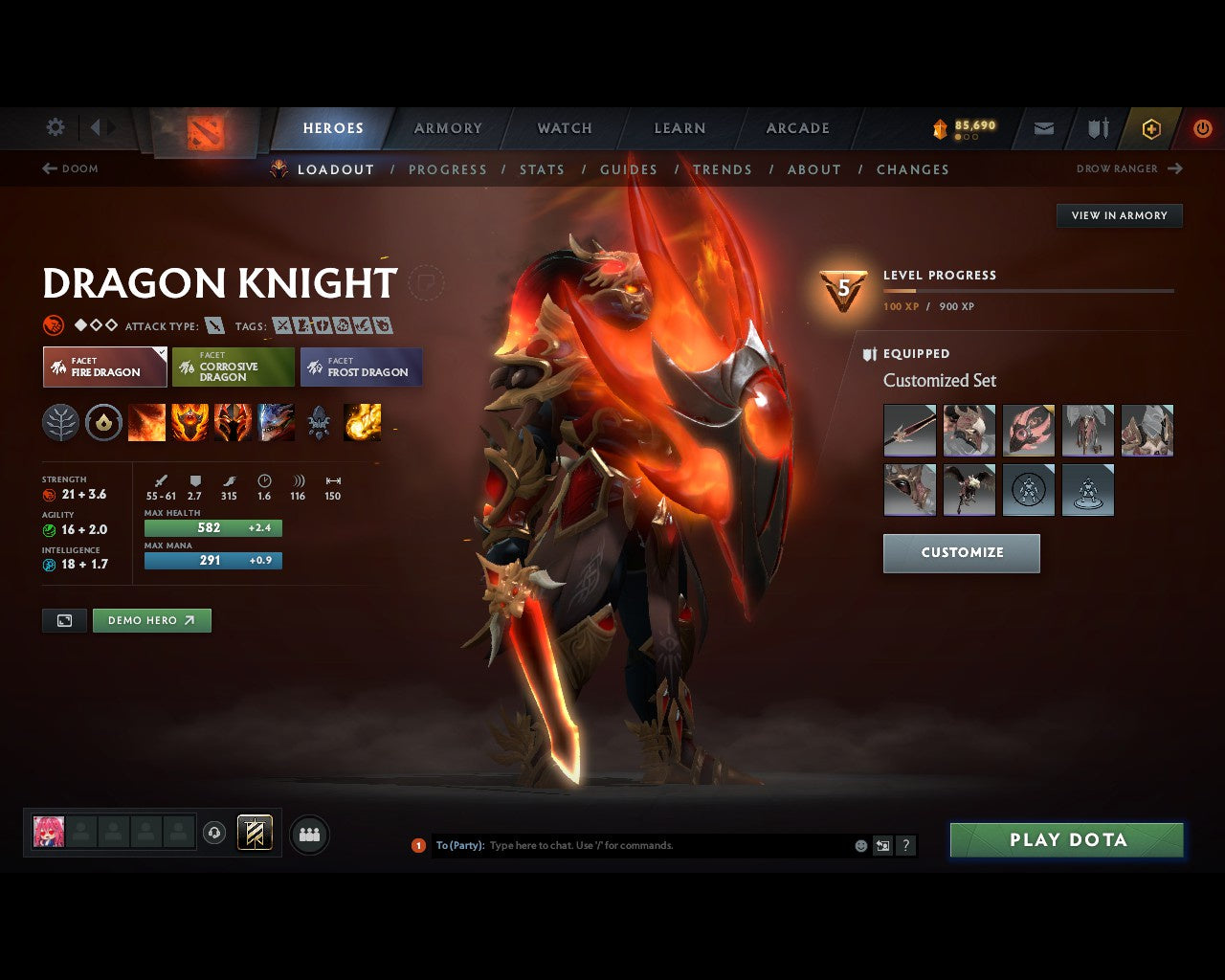
Task: Click the CUSTOMIZE button
Action: (x=961, y=553)
